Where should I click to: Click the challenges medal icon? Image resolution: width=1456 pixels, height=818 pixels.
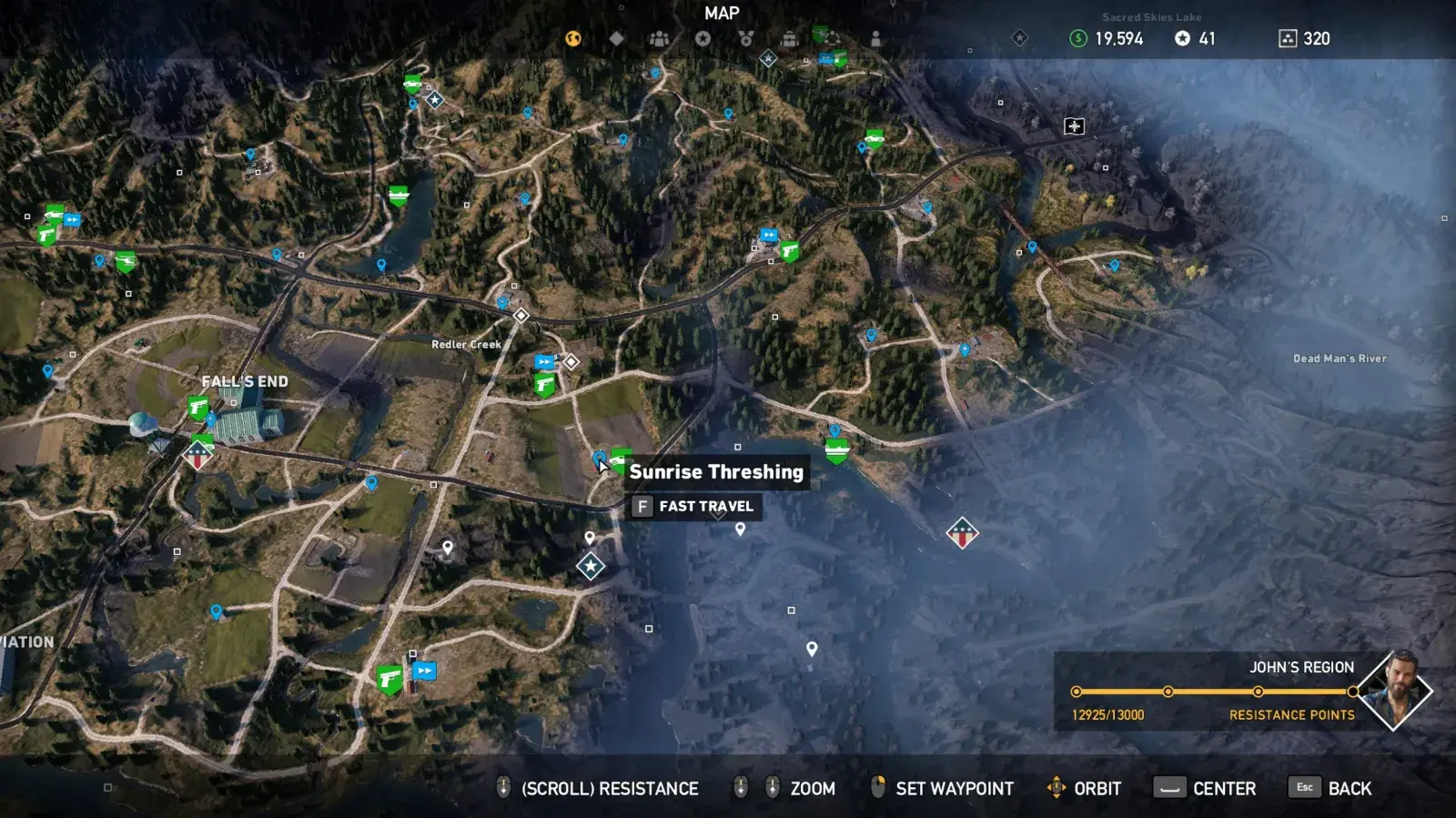[x=746, y=38]
